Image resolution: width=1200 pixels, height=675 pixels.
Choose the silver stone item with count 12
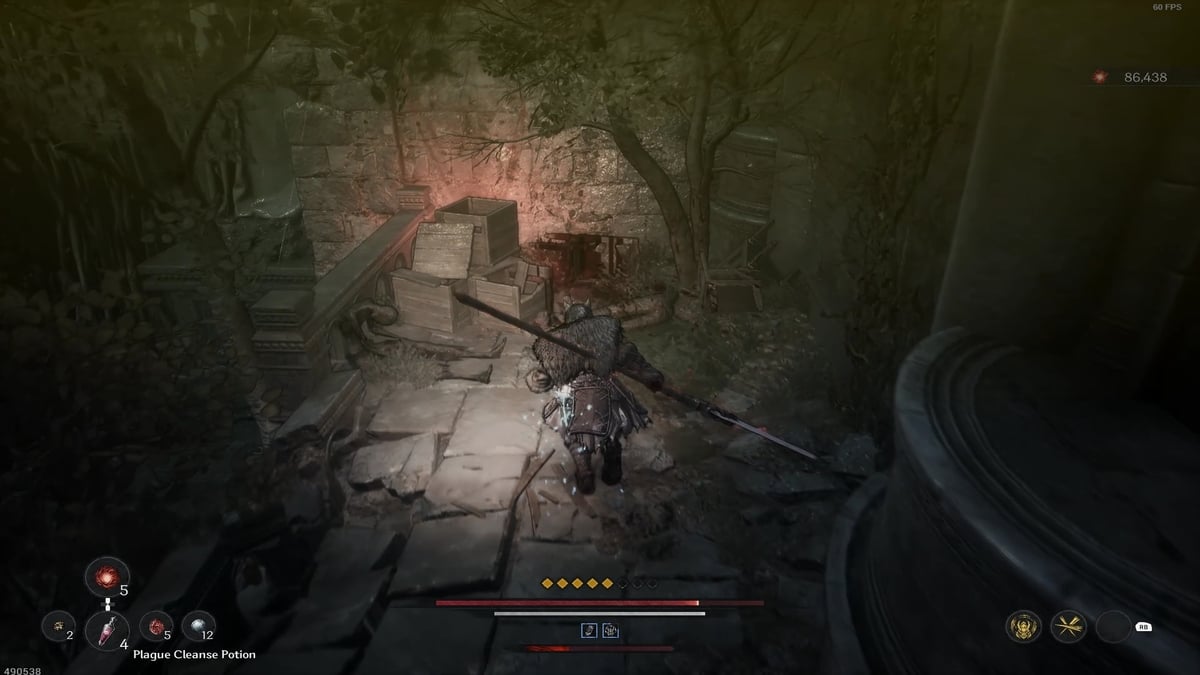pyautogui.click(x=198, y=626)
